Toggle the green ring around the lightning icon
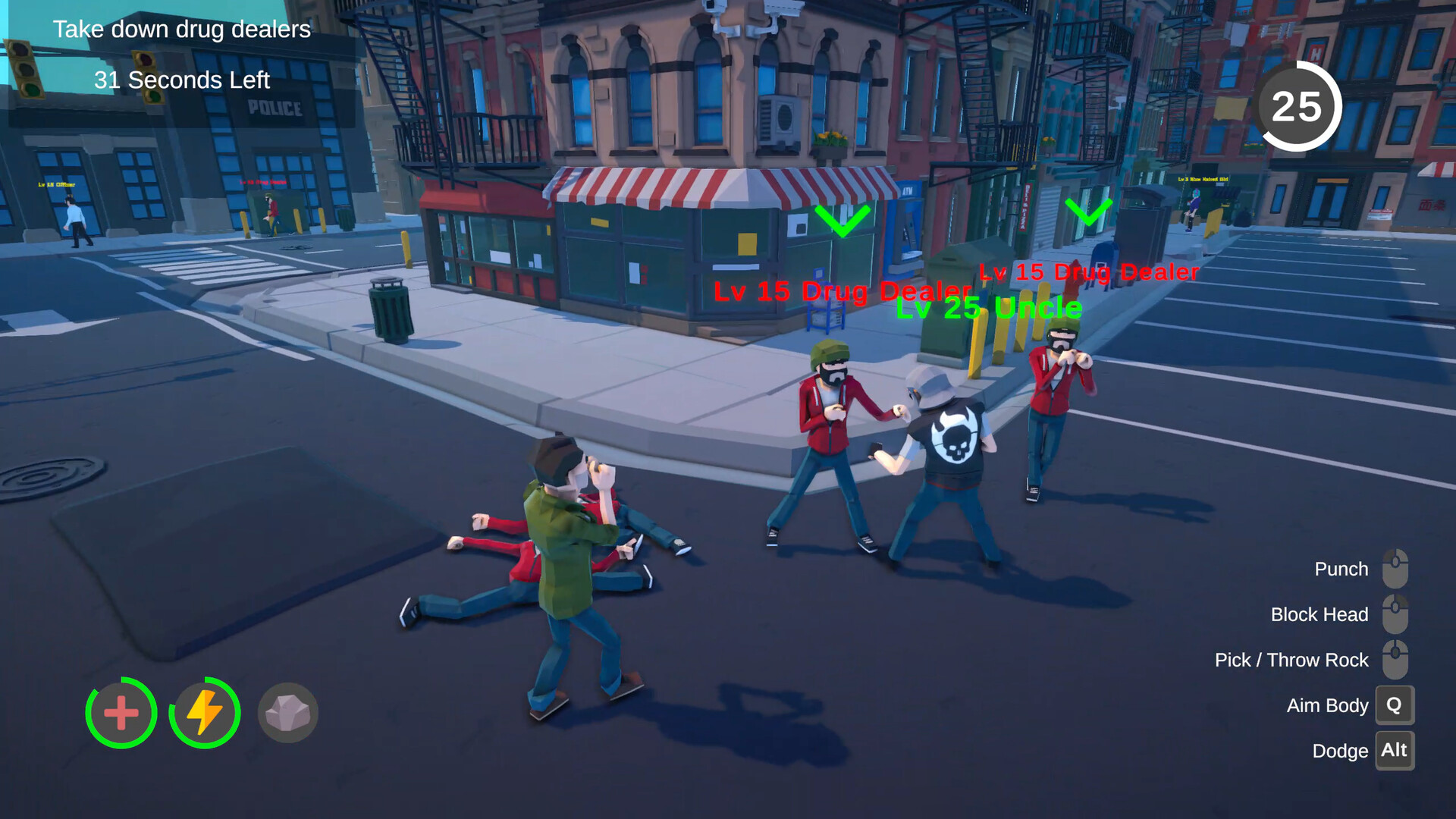This screenshot has width=1456, height=819. (203, 713)
